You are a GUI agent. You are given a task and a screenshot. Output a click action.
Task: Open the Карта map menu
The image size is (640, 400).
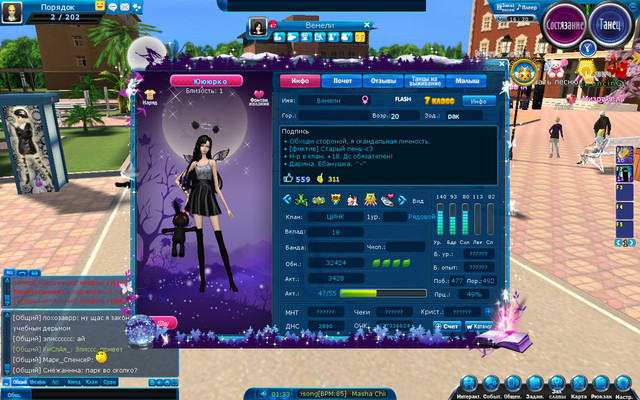pyautogui.click(x=579, y=383)
